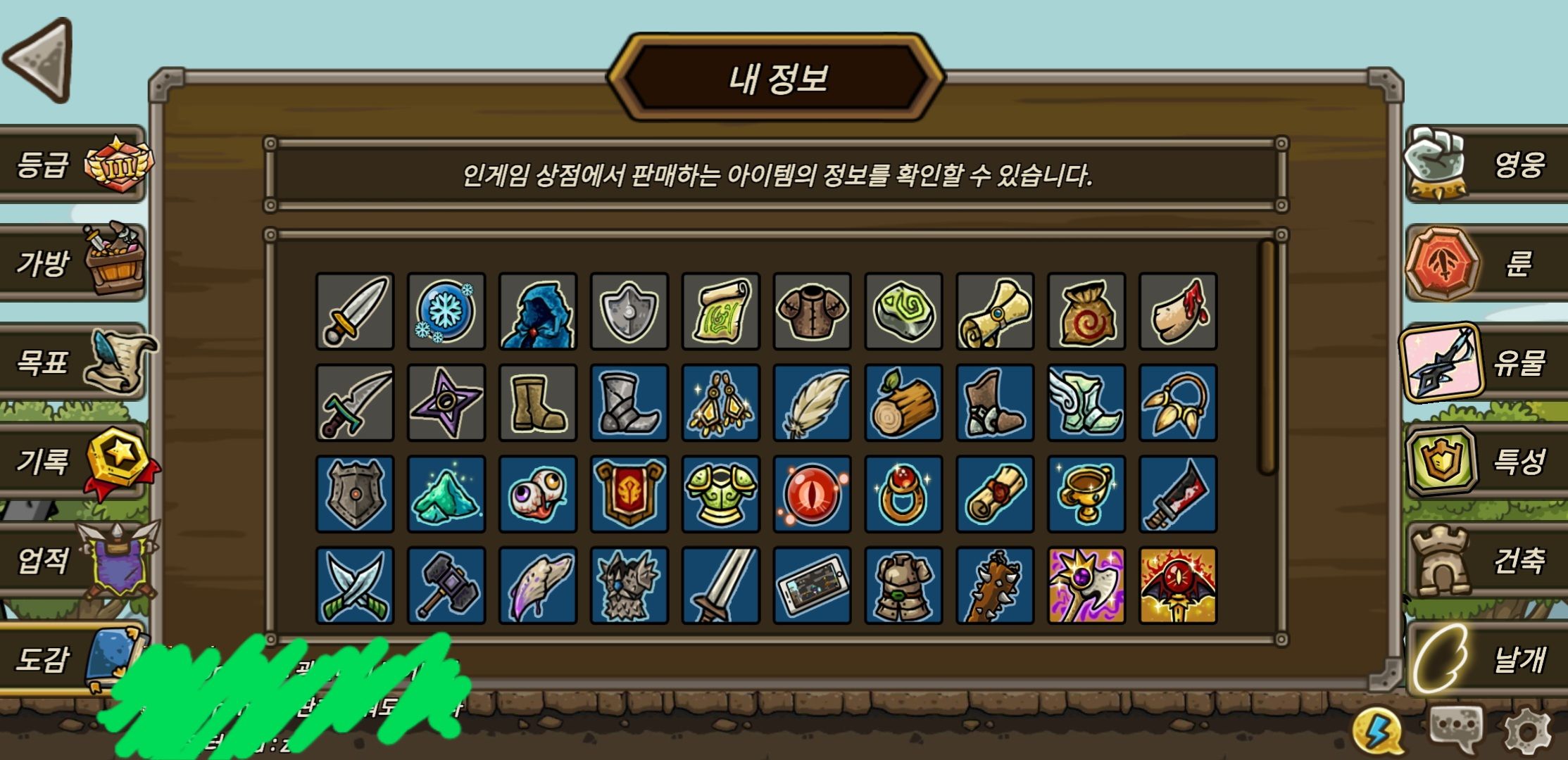Open the frost orb item details
The image size is (1568, 760).
447,312
